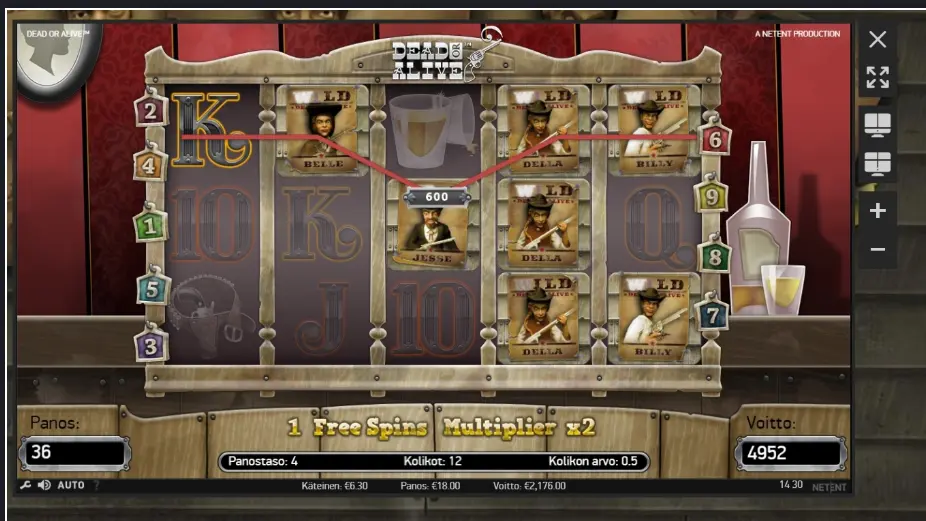This screenshot has width=926, height=521.
Task: Select payline marker number 2
Action: (151, 110)
